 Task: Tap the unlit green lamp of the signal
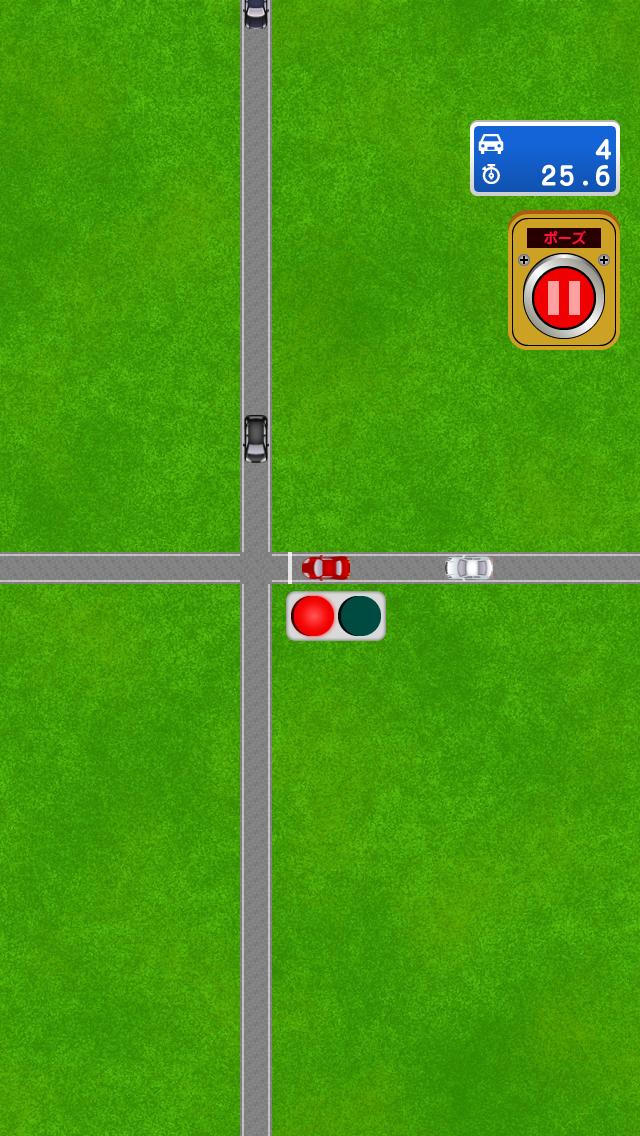pos(360,616)
